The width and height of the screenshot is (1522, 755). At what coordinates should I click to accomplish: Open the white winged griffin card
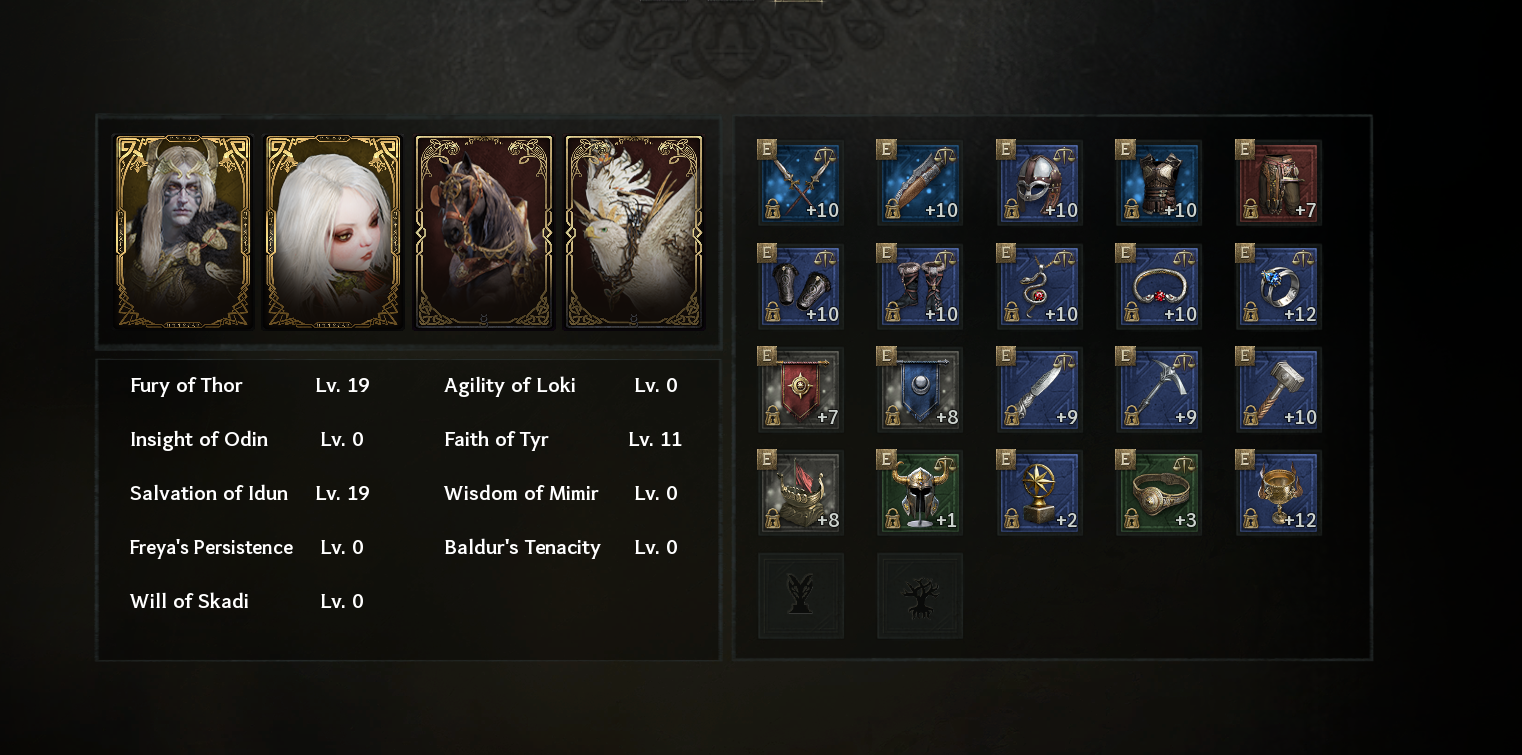tap(634, 232)
